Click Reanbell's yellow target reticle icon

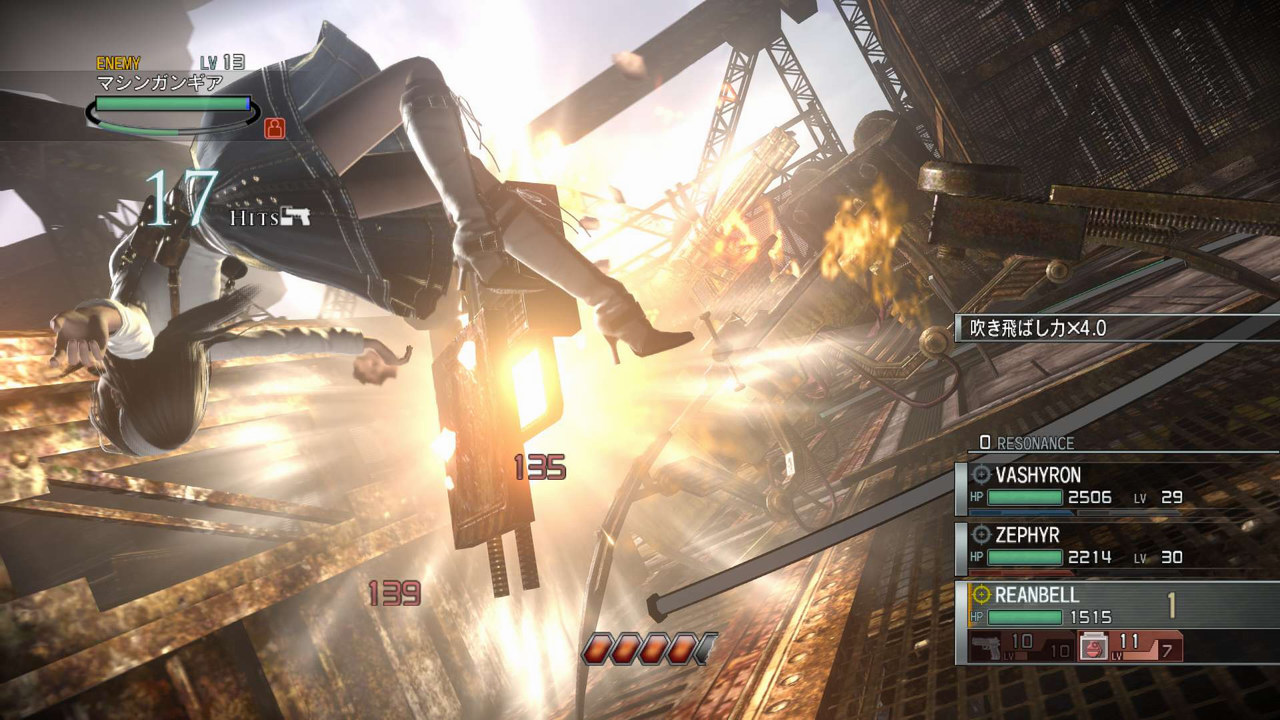tap(982, 596)
